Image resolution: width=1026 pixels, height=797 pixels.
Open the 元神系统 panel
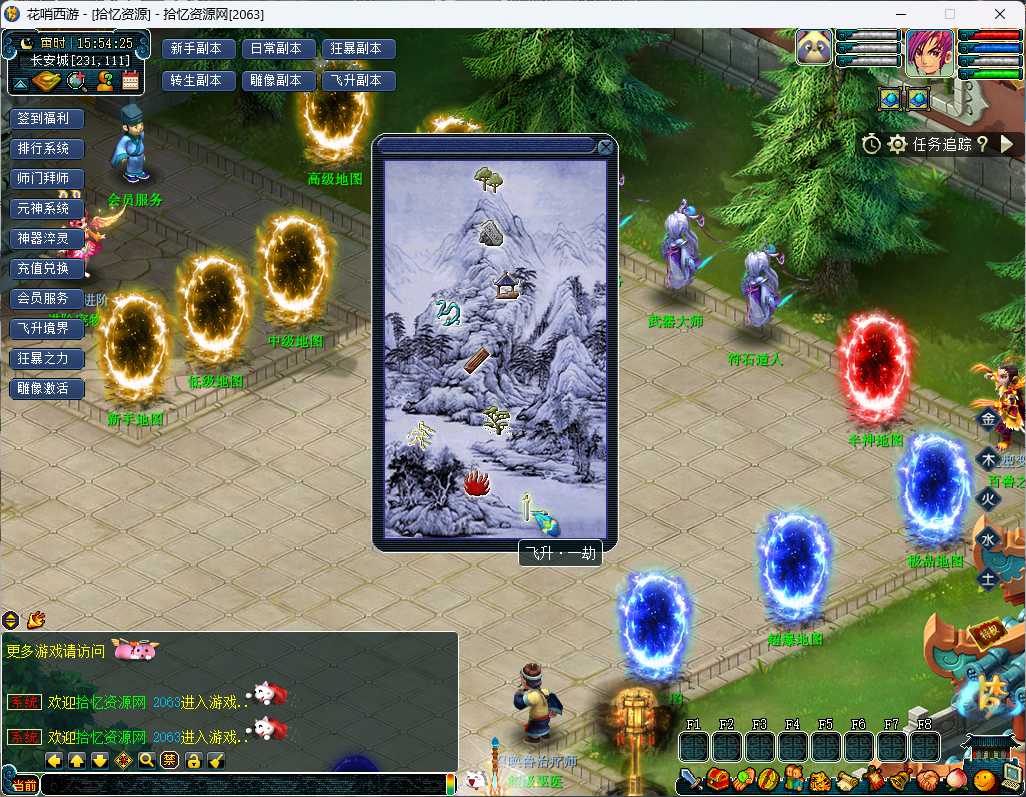[x=46, y=208]
